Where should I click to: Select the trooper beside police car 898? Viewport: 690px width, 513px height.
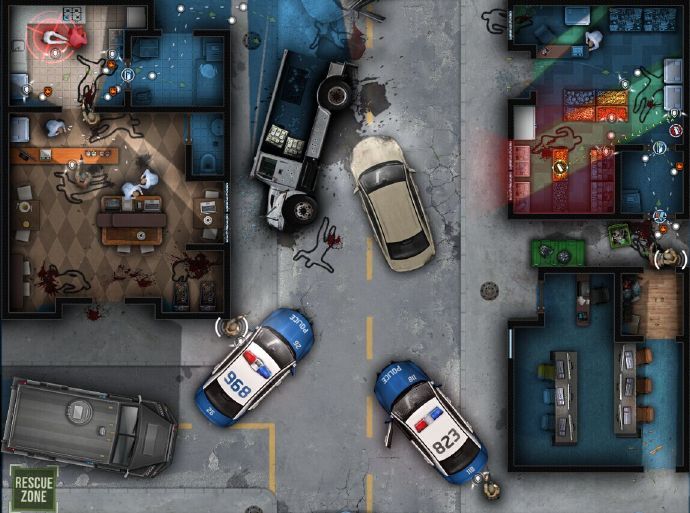click(233, 326)
